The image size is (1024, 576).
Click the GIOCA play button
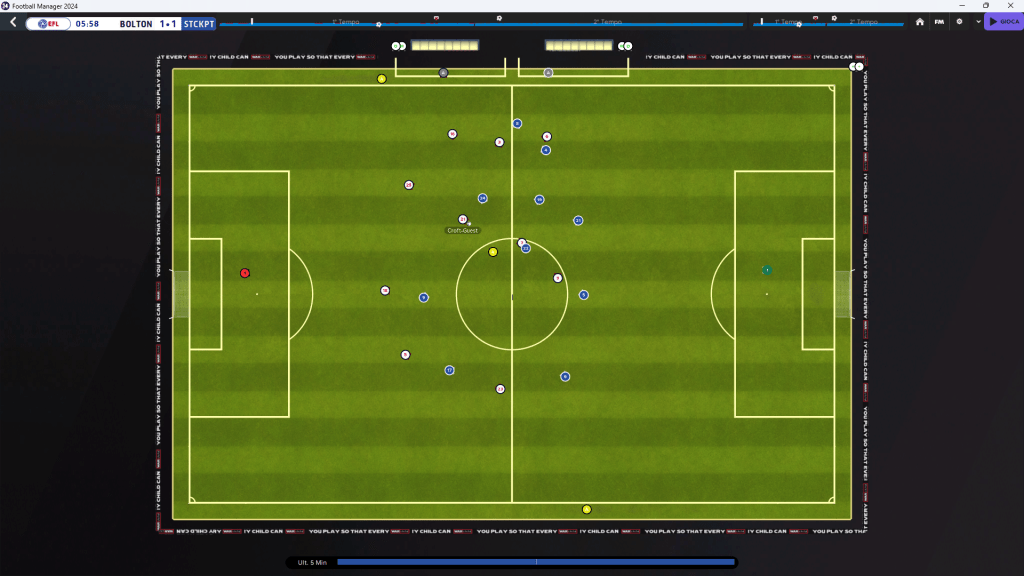click(1003, 22)
